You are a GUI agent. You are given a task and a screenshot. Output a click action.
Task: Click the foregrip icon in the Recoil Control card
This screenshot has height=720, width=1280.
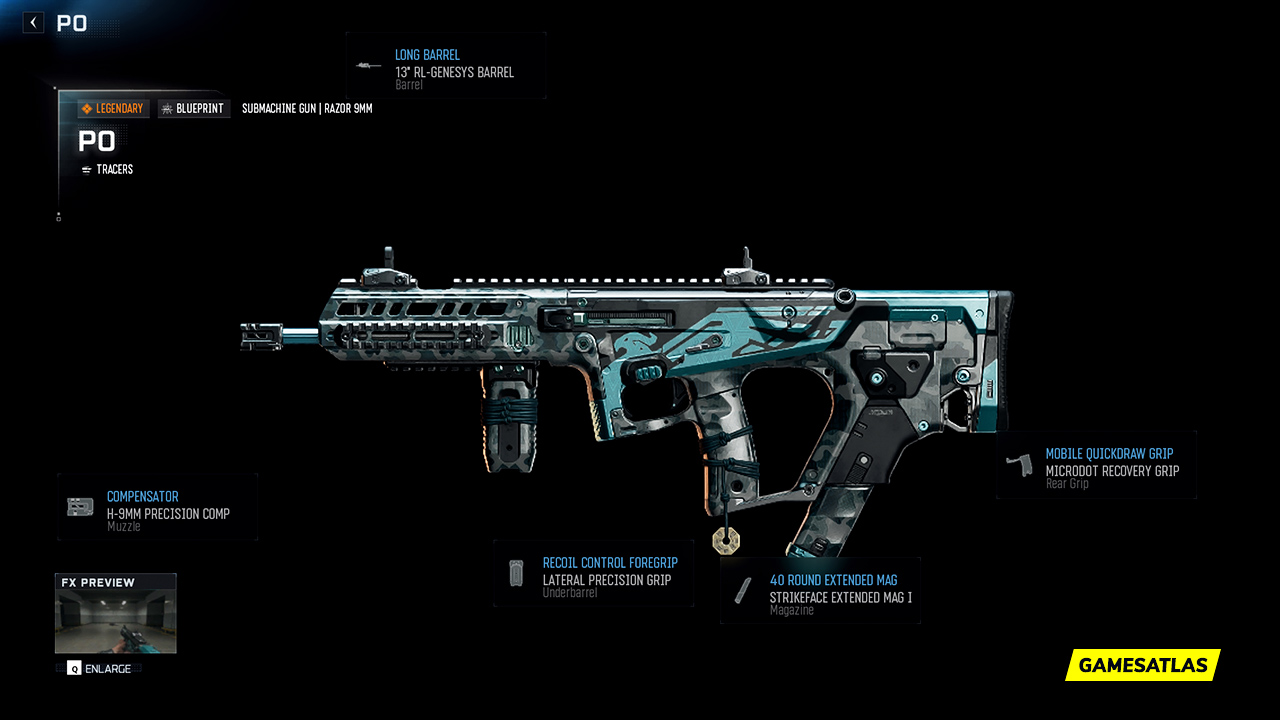coord(516,573)
